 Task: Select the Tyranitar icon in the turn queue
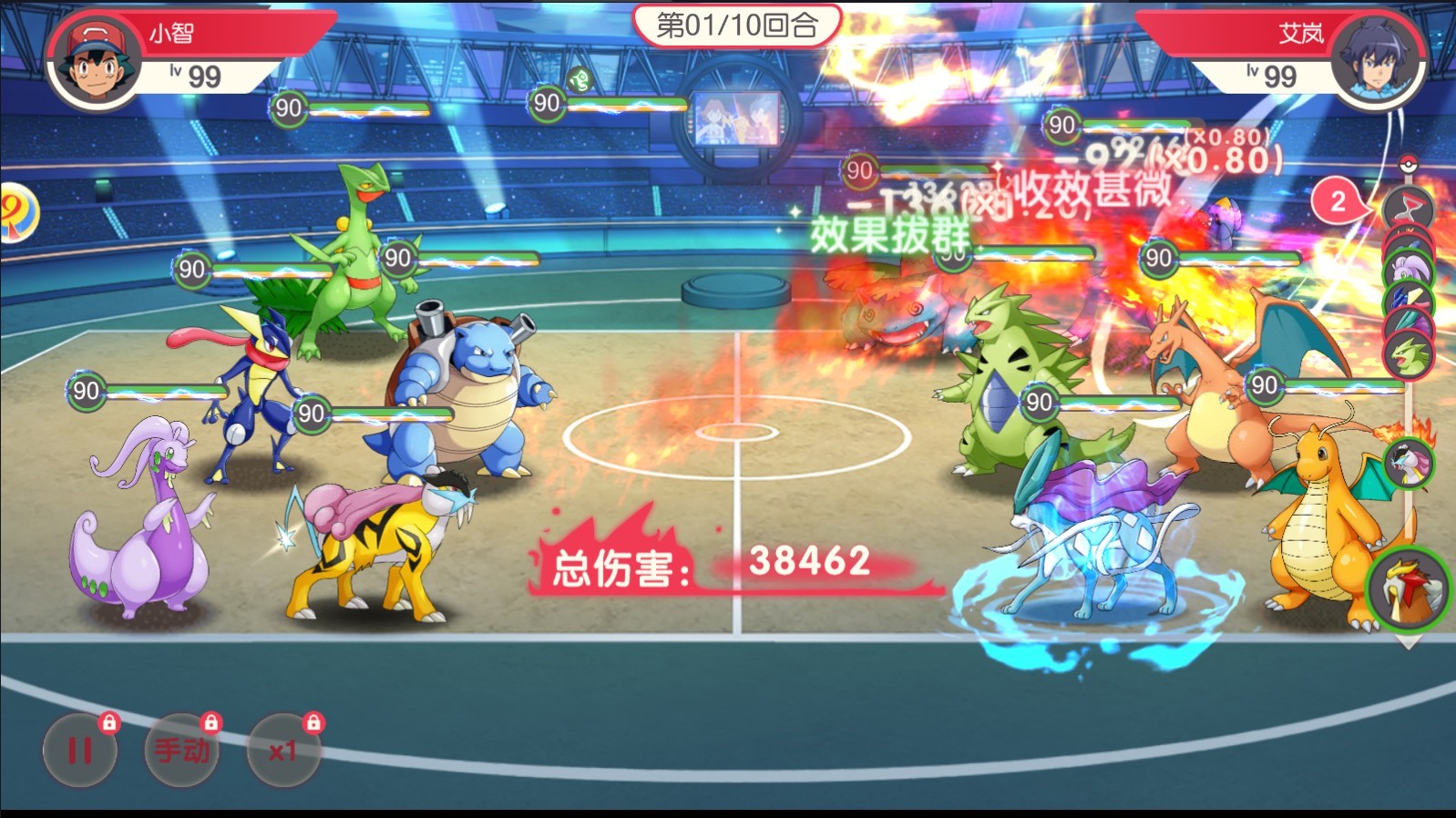1409,354
